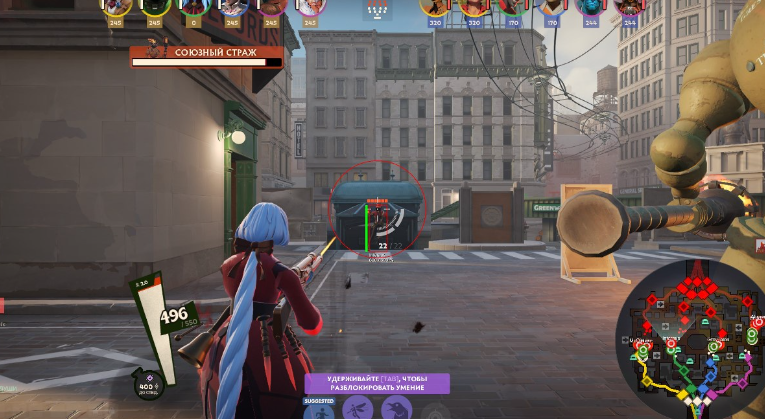This screenshot has height=419, width=765.
Task: Activate the crow ability icon
Action: (395, 409)
